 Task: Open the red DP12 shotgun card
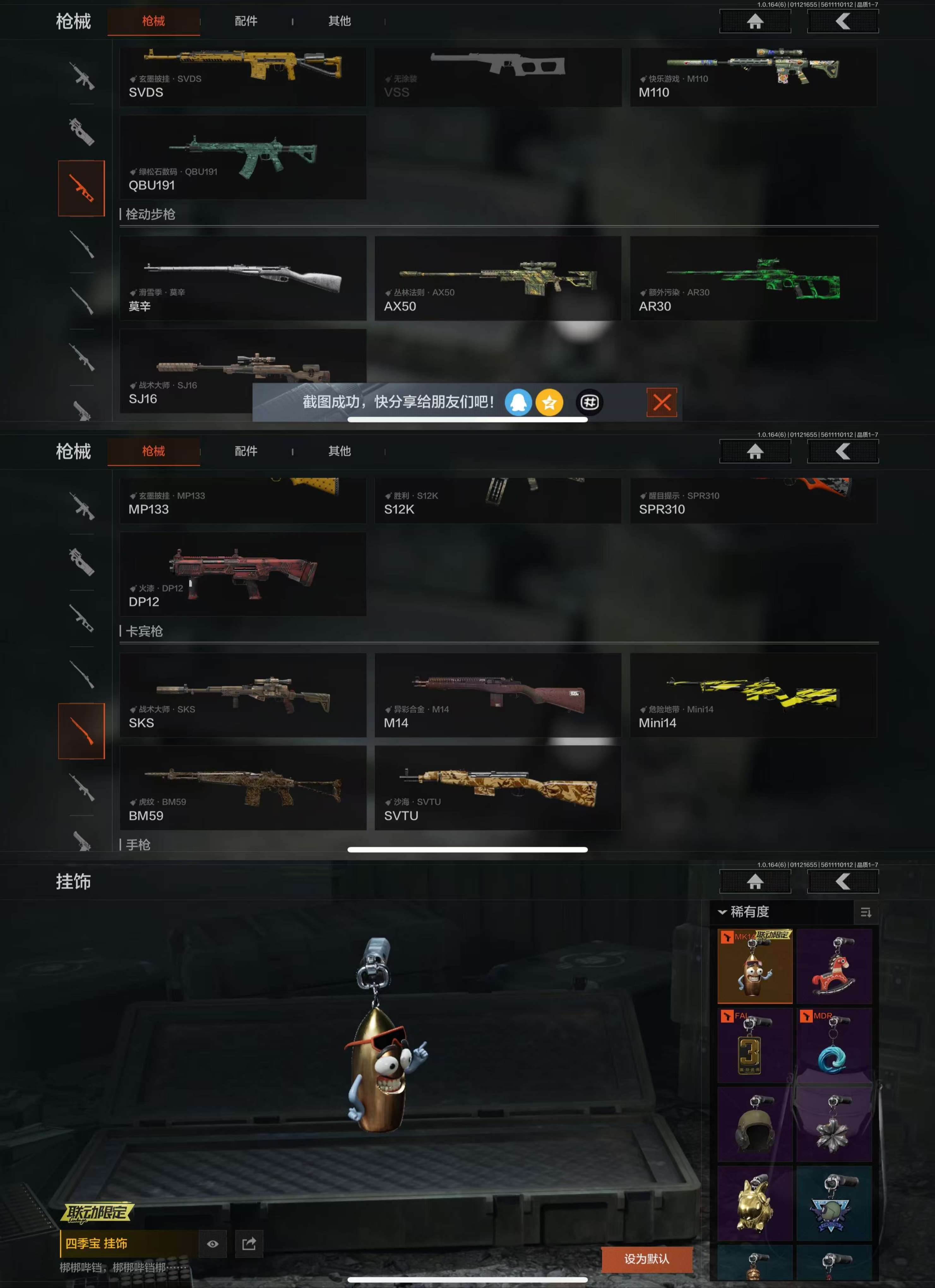point(242,574)
